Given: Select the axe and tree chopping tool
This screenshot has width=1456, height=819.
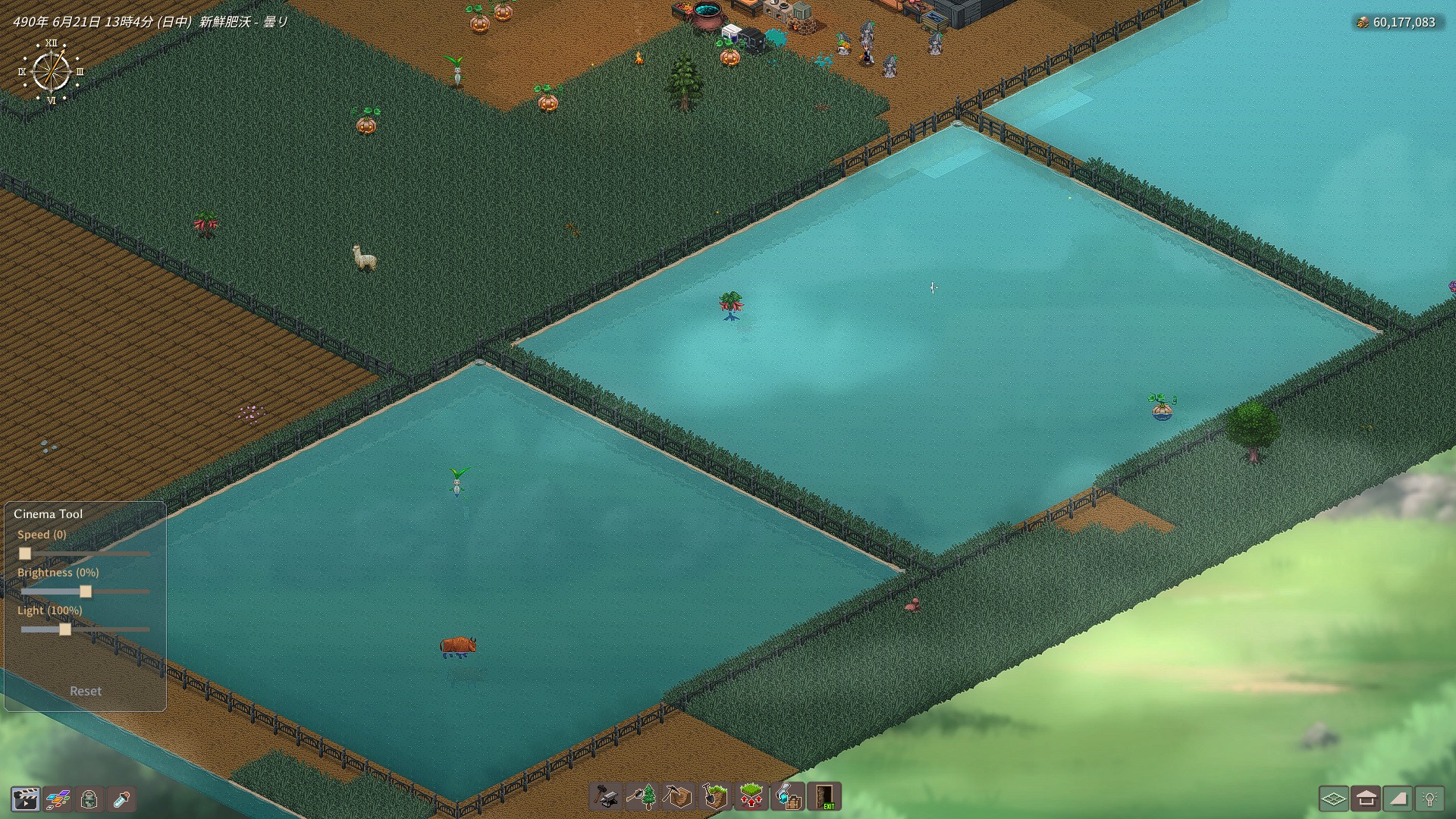Looking at the screenshot, I should (642, 797).
